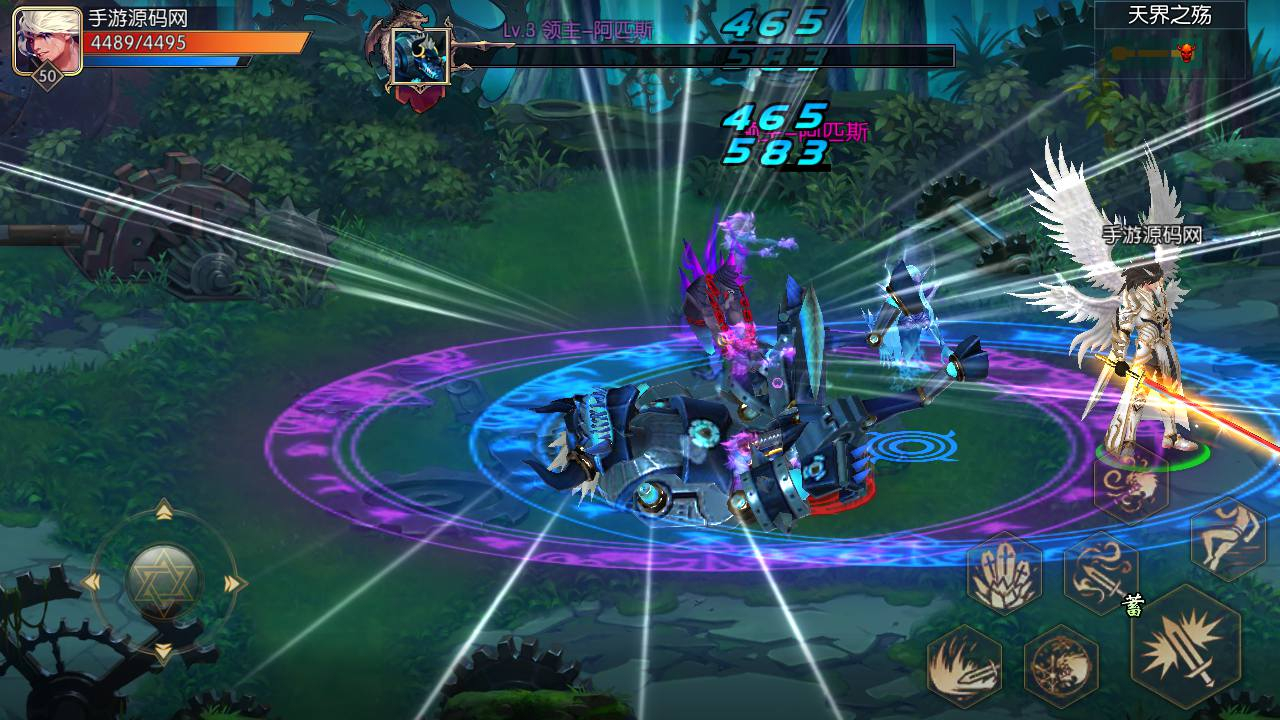Tap the joystick down arrow
Image resolution: width=1280 pixels, height=720 pixels.
coord(164,652)
